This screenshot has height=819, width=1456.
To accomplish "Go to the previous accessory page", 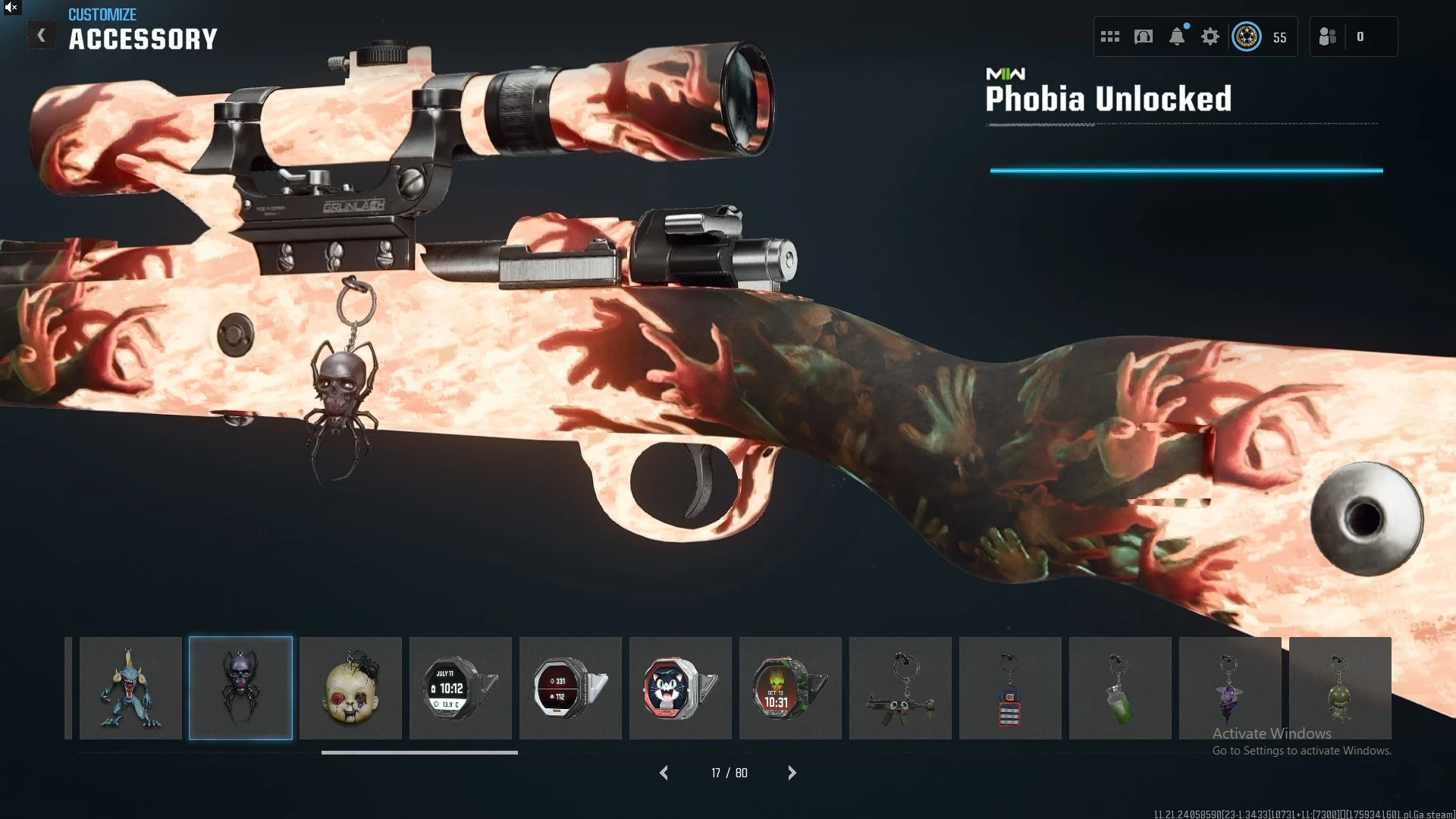I will (x=664, y=773).
